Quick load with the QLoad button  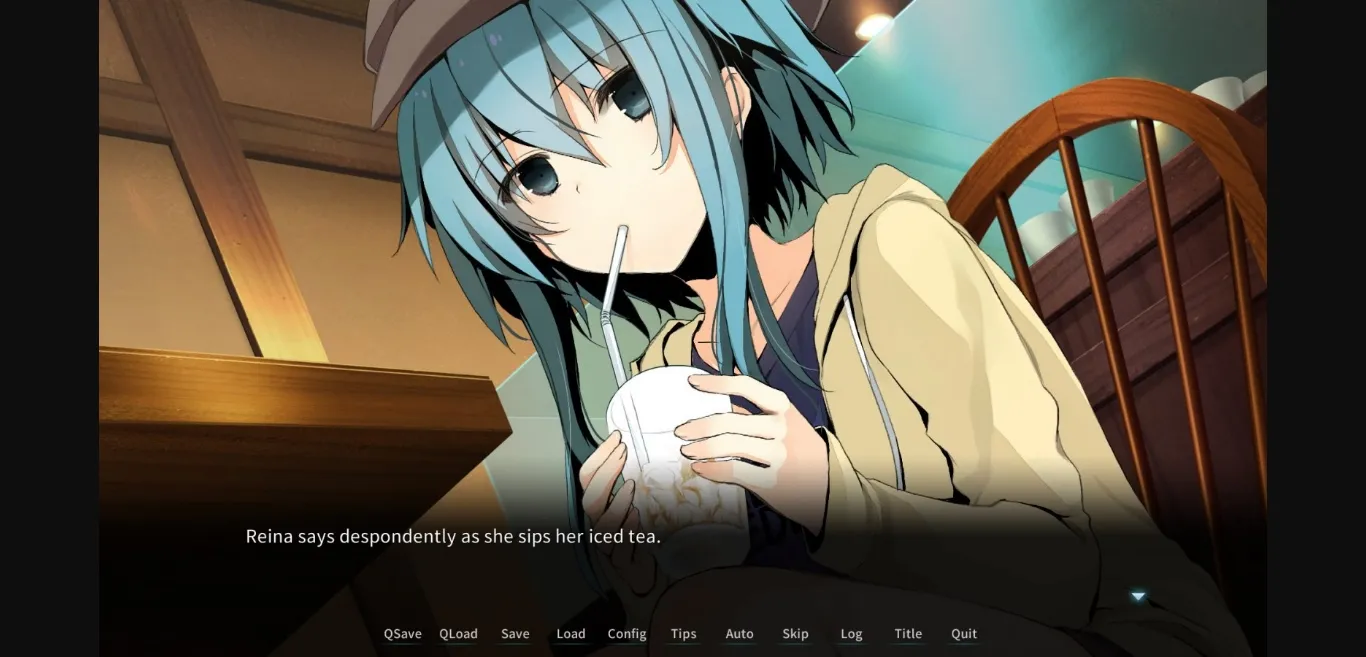click(x=458, y=634)
